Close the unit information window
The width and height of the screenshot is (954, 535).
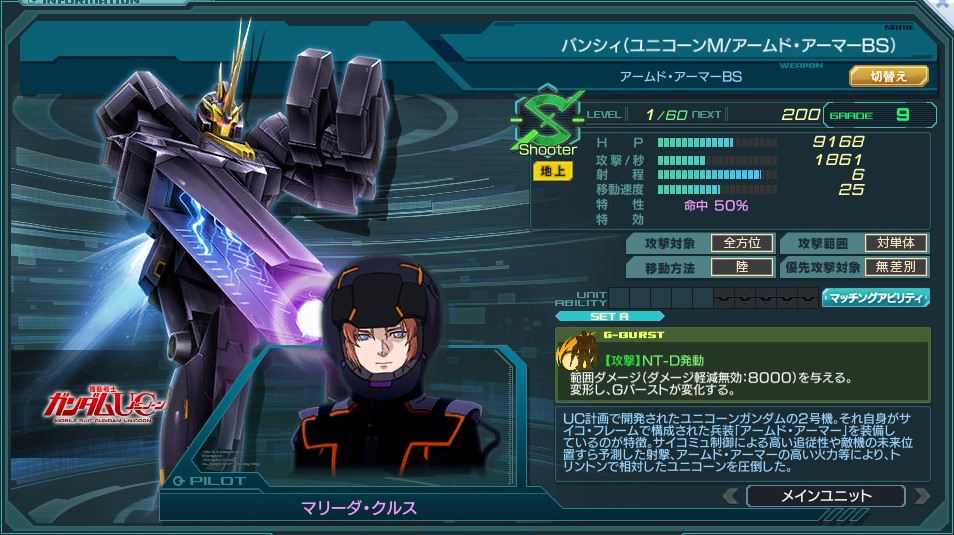942,5
